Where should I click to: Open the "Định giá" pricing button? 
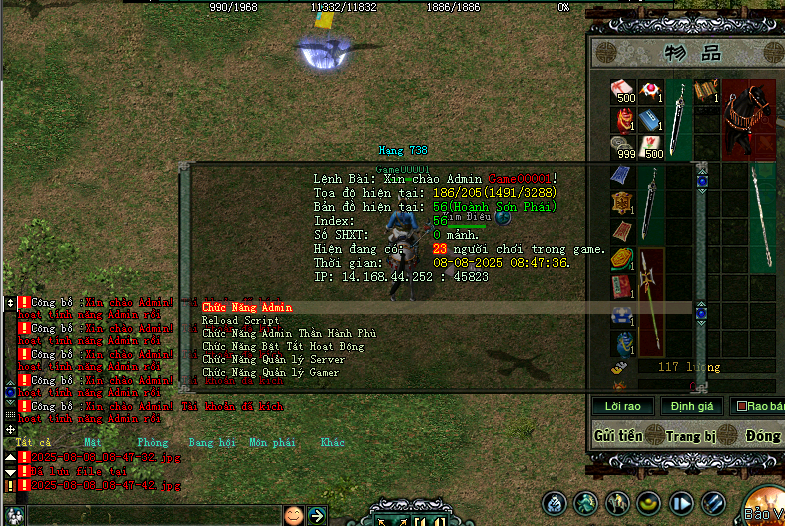click(x=691, y=406)
